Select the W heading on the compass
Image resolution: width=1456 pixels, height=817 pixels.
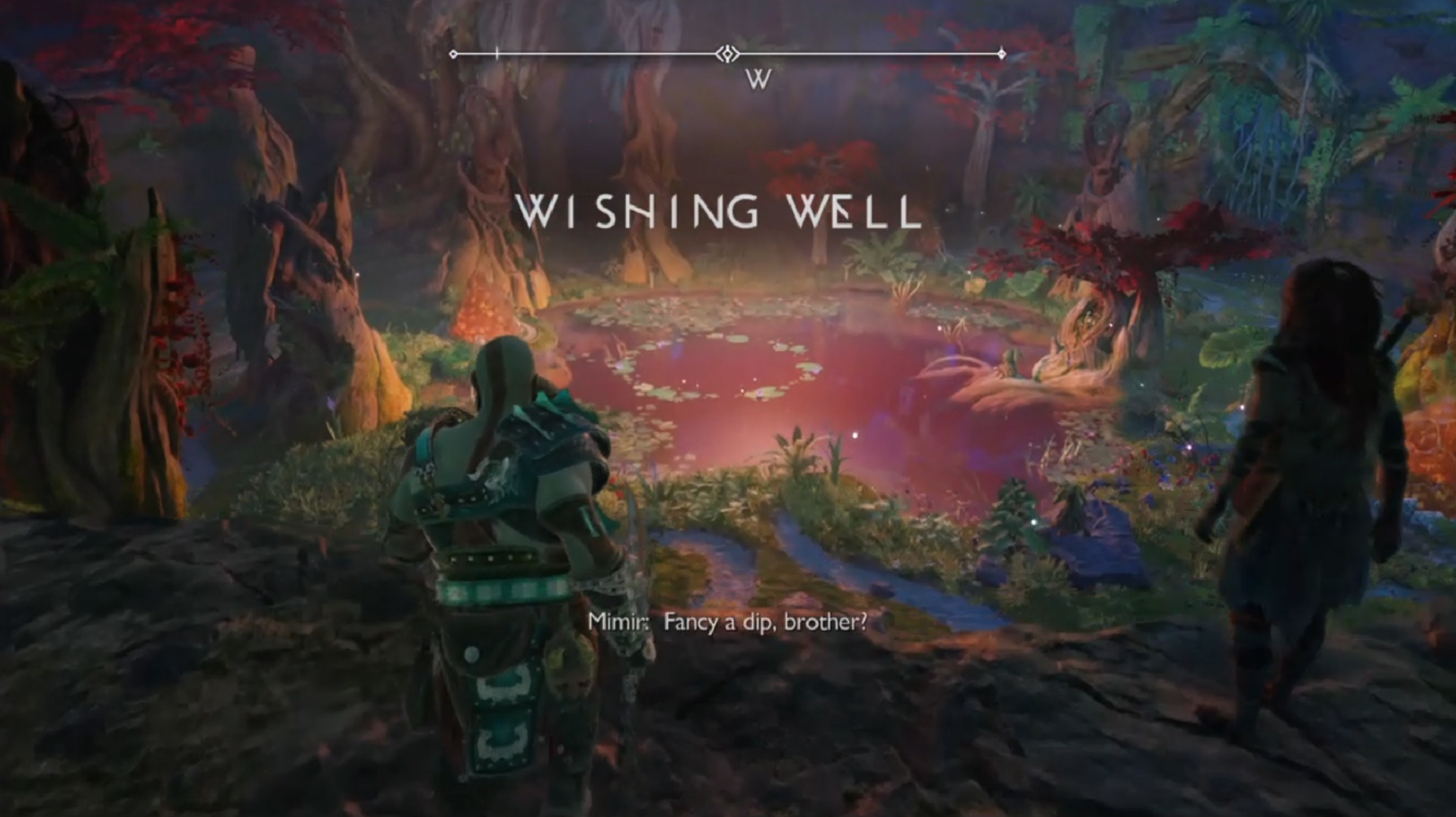(758, 79)
